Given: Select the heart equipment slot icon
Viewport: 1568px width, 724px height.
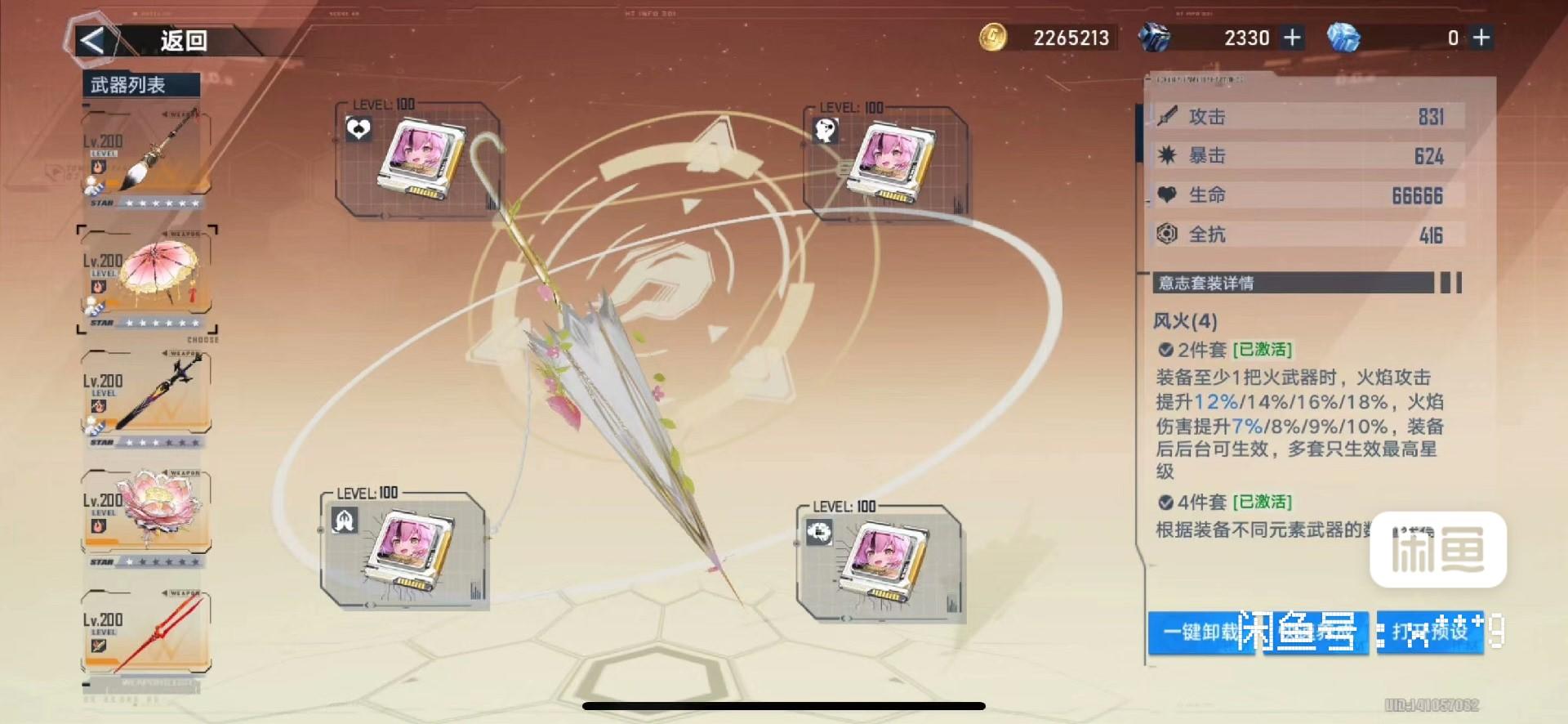Looking at the screenshot, I should [357, 129].
